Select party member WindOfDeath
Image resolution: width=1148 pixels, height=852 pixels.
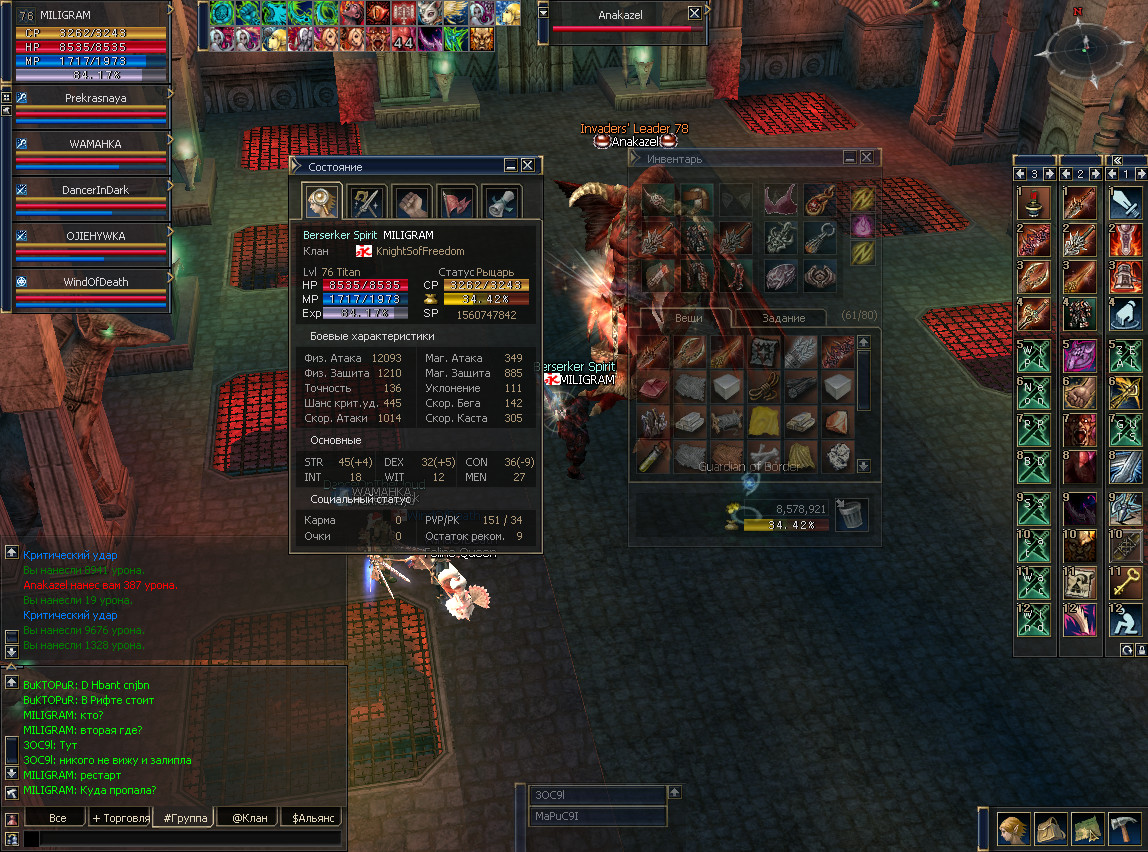coord(96,282)
